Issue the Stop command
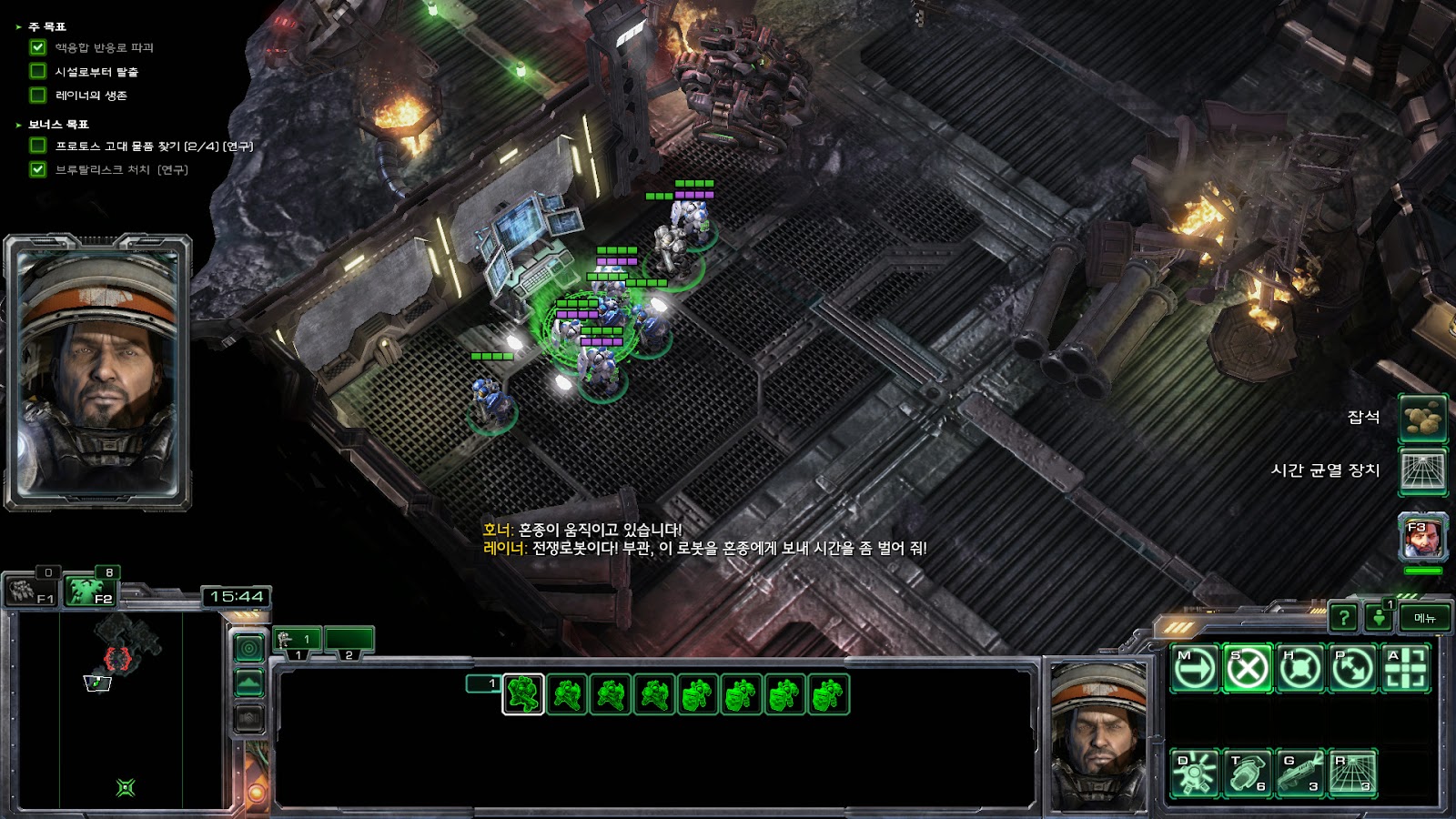The image size is (1456, 819). coord(1247,670)
